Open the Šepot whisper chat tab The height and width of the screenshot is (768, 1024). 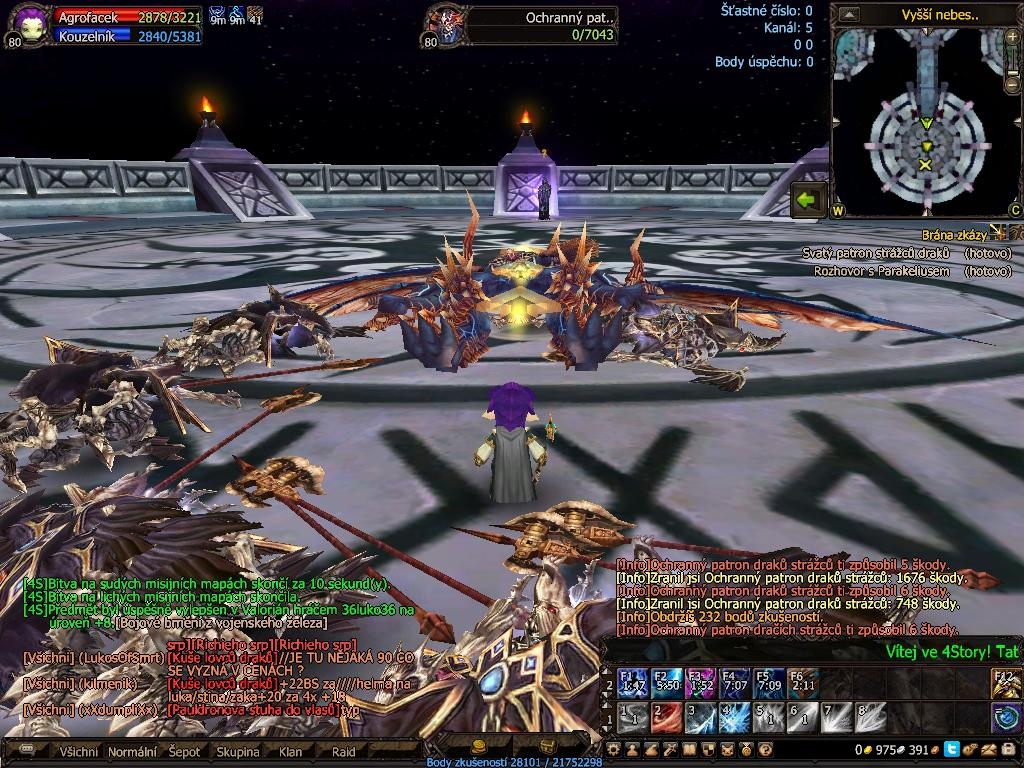point(185,752)
